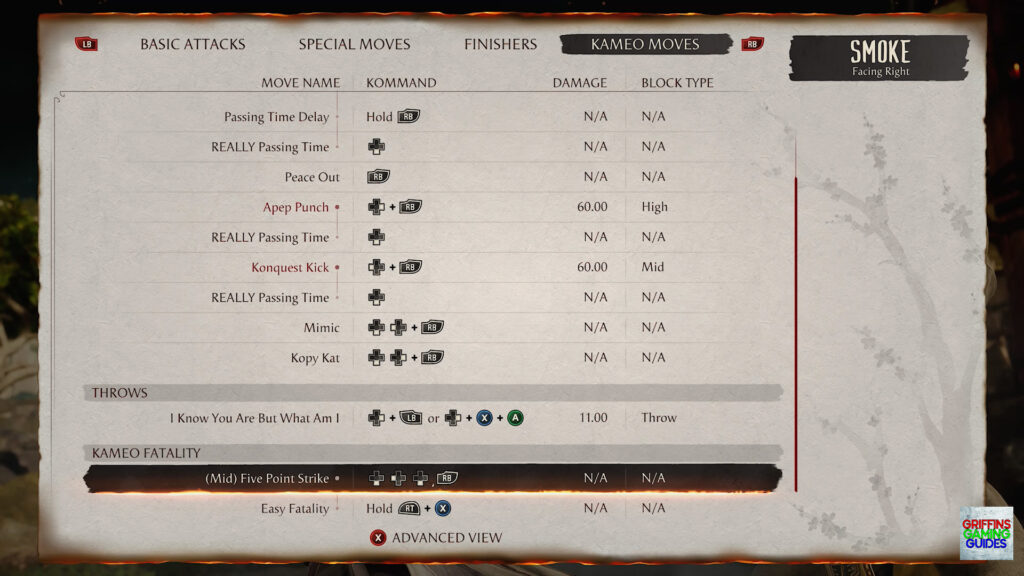Select the Apep Punch move

(295, 207)
